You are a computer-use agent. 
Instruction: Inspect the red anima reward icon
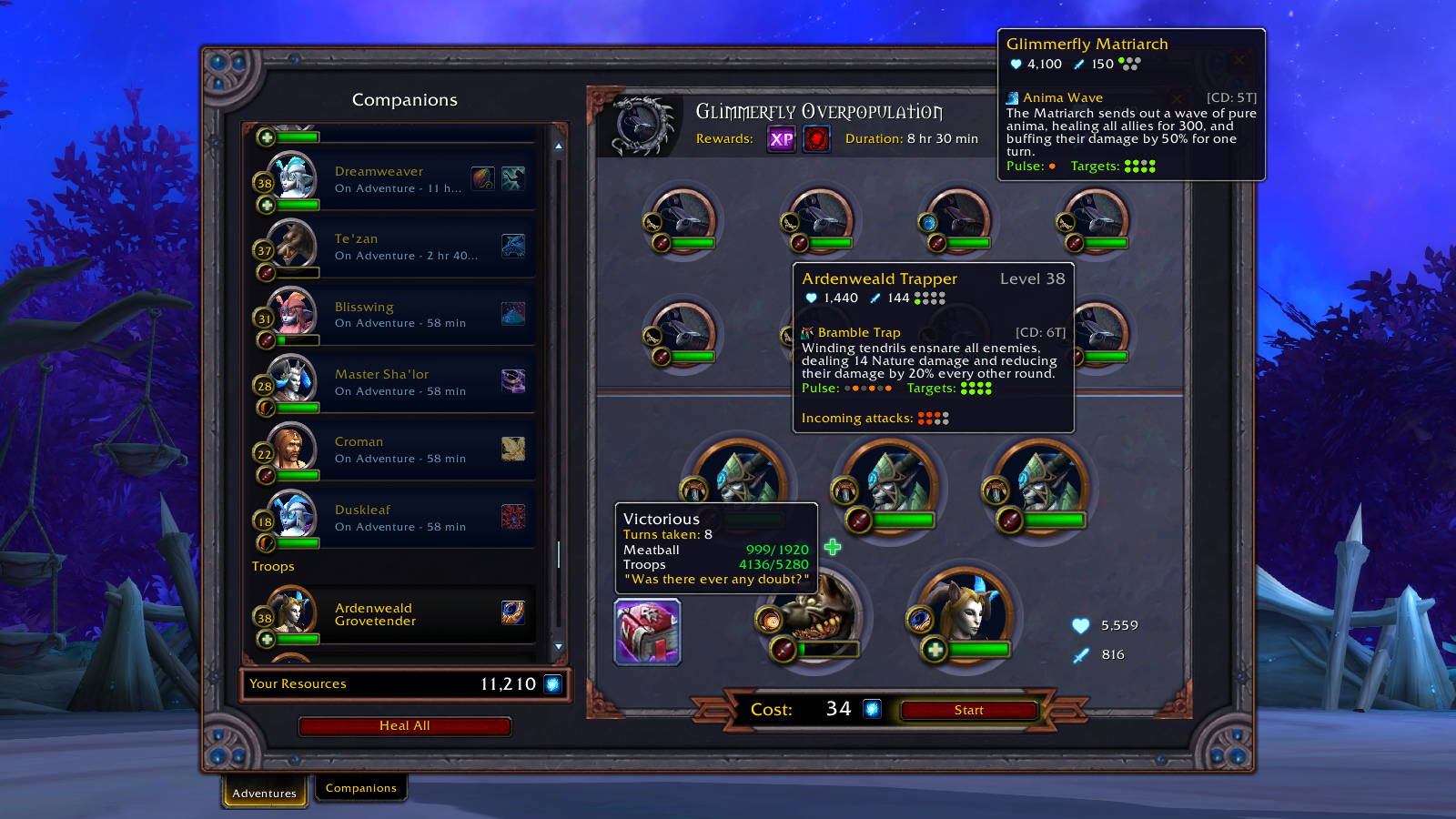coord(816,138)
